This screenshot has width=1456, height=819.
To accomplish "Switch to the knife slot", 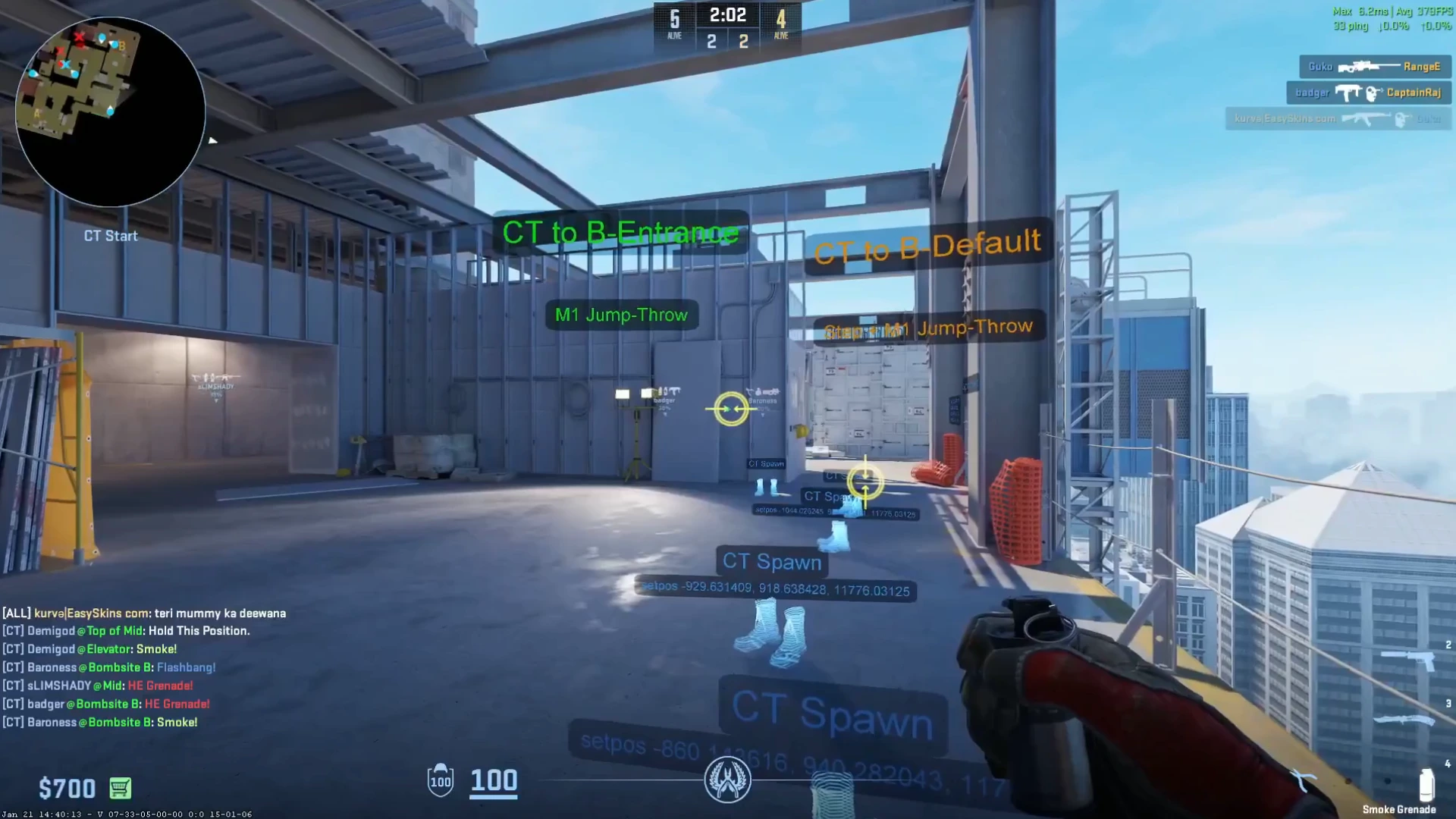I will pyautogui.click(x=1404, y=719).
